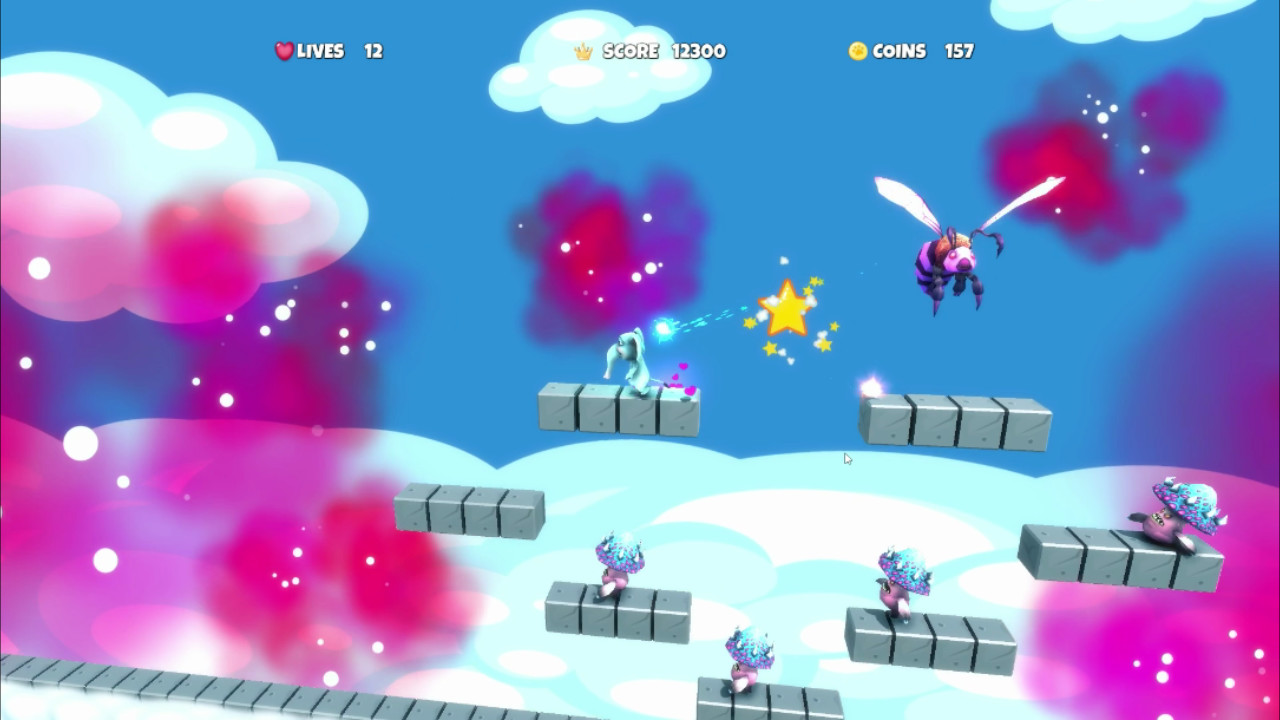Click the yellow Coins icon
The width and height of the screenshot is (1280, 720).
pyautogui.click(x=857, y=51)
